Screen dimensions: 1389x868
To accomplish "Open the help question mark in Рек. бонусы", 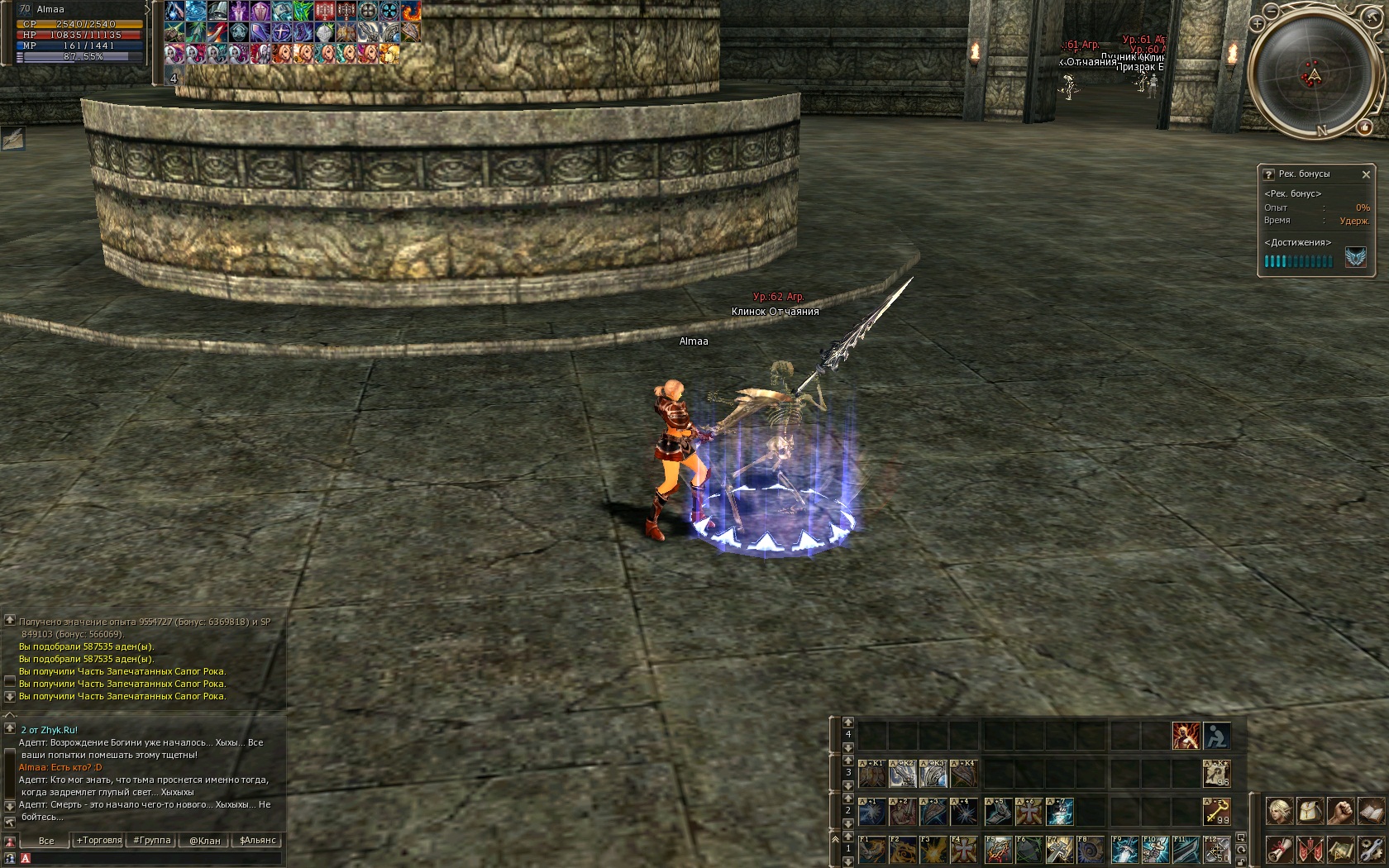I will tap(1268, 174).
